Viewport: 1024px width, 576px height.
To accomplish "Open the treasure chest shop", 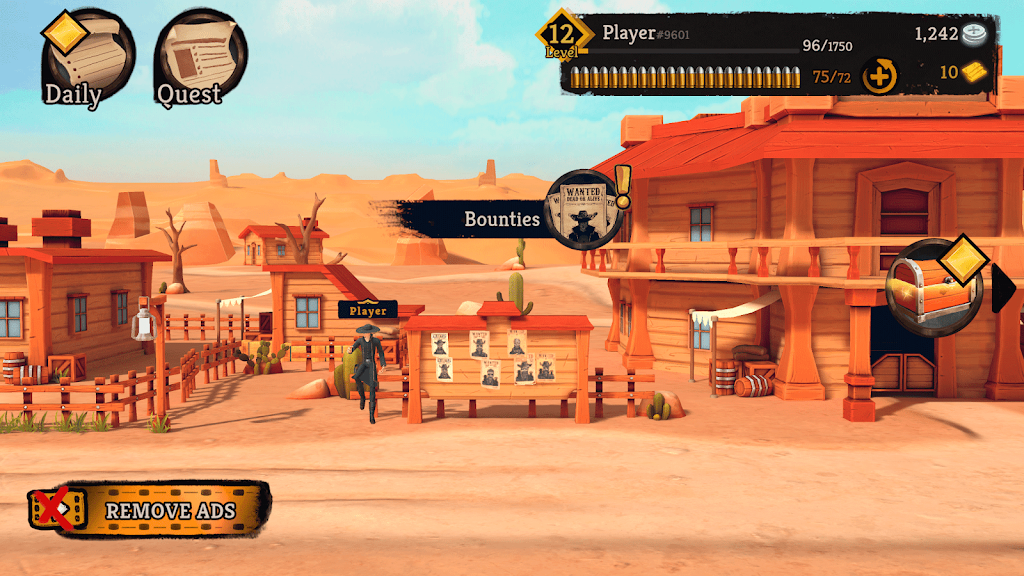I will [935, 288].
